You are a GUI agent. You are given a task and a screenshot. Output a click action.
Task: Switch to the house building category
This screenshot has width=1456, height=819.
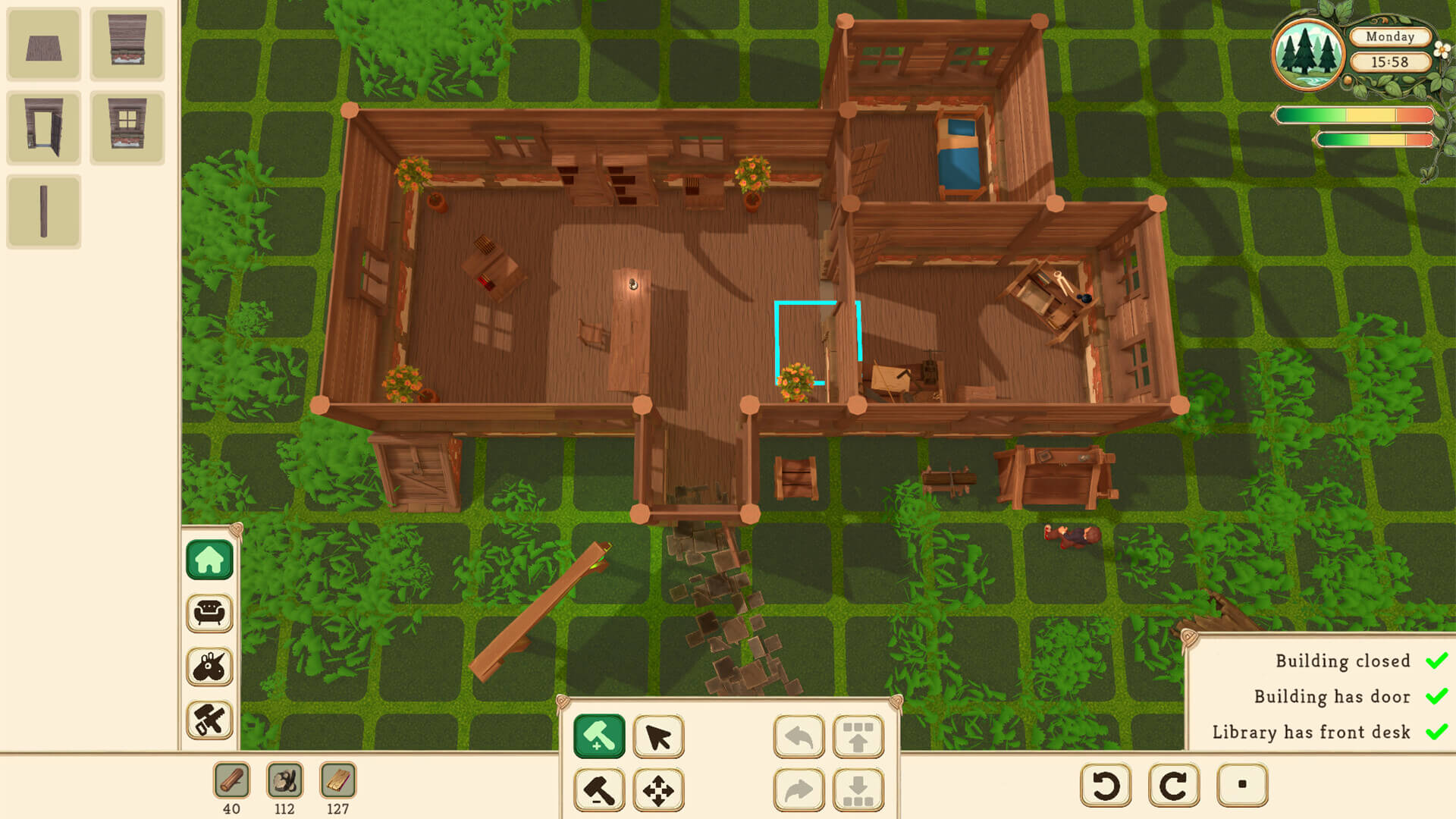(209, 560)
